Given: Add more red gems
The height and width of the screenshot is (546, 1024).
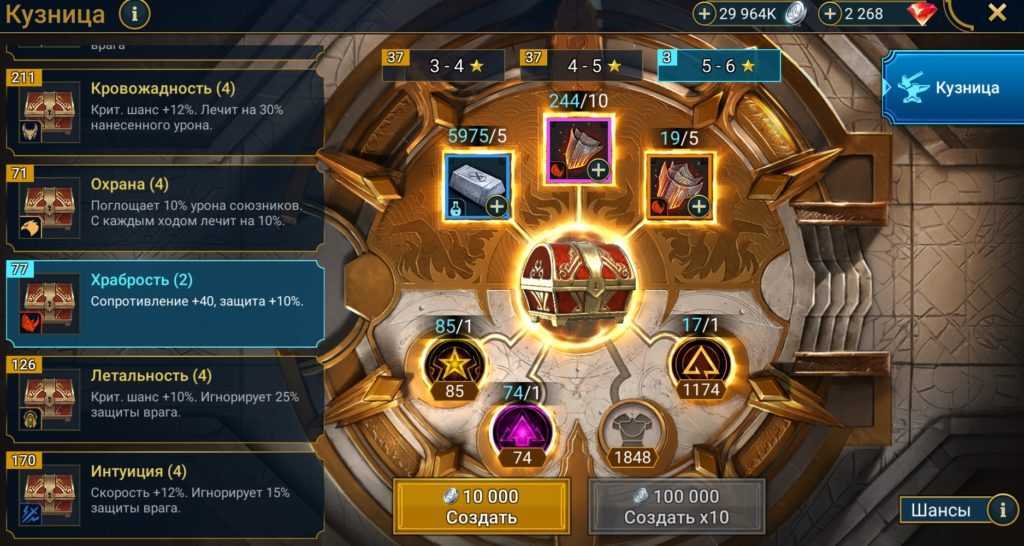Looking at the screenshot, I should 830,14.
